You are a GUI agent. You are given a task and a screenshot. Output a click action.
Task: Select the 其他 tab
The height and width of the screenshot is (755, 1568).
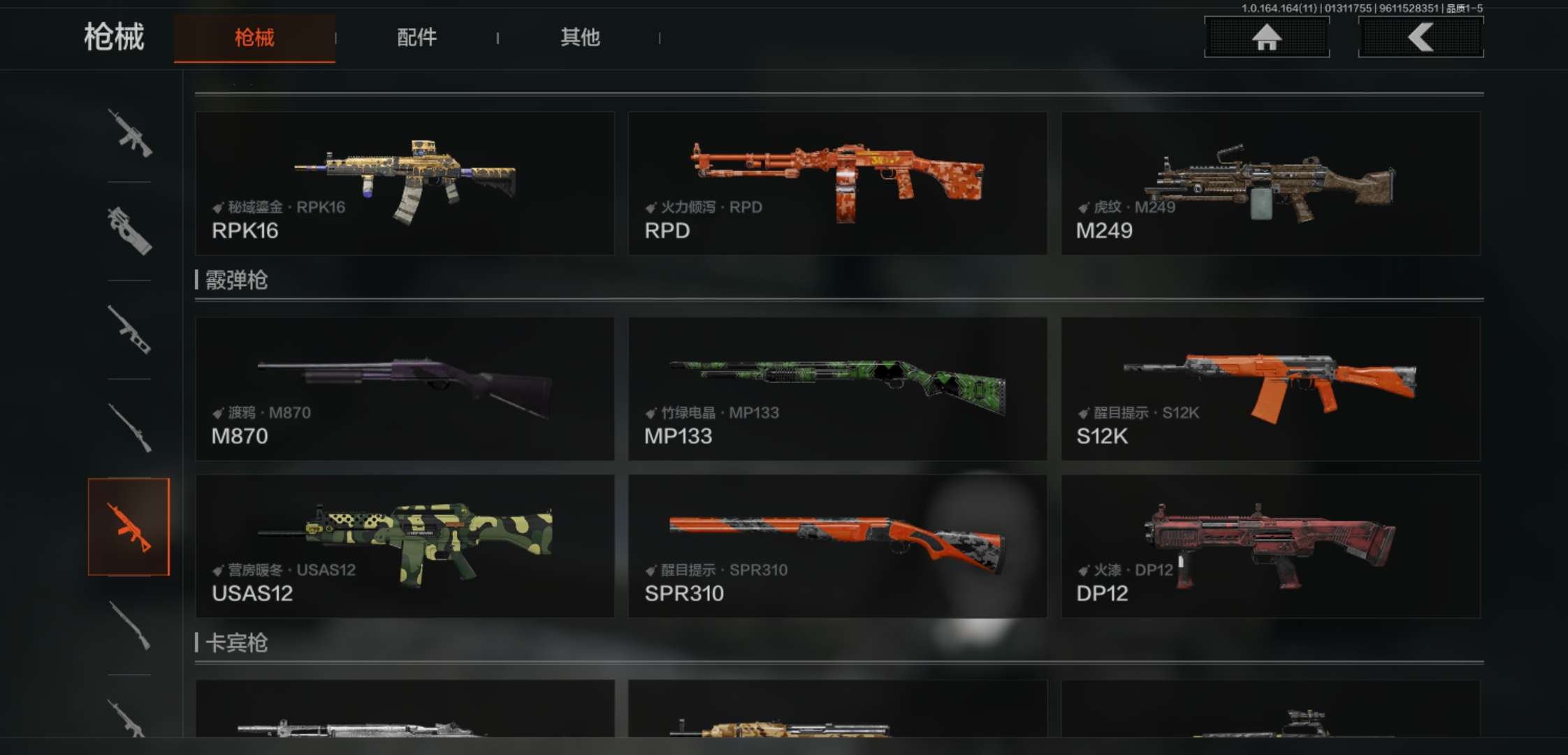pos(580,38)
